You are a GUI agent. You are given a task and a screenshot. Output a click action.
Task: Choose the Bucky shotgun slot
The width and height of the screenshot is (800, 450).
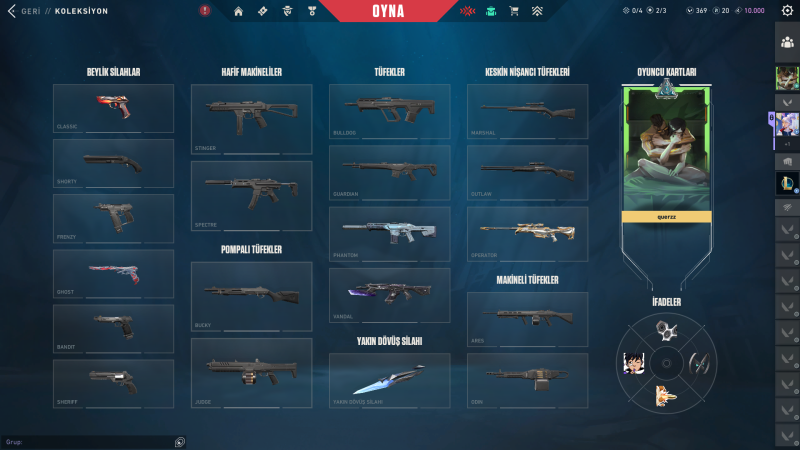[x=251, y=293]
